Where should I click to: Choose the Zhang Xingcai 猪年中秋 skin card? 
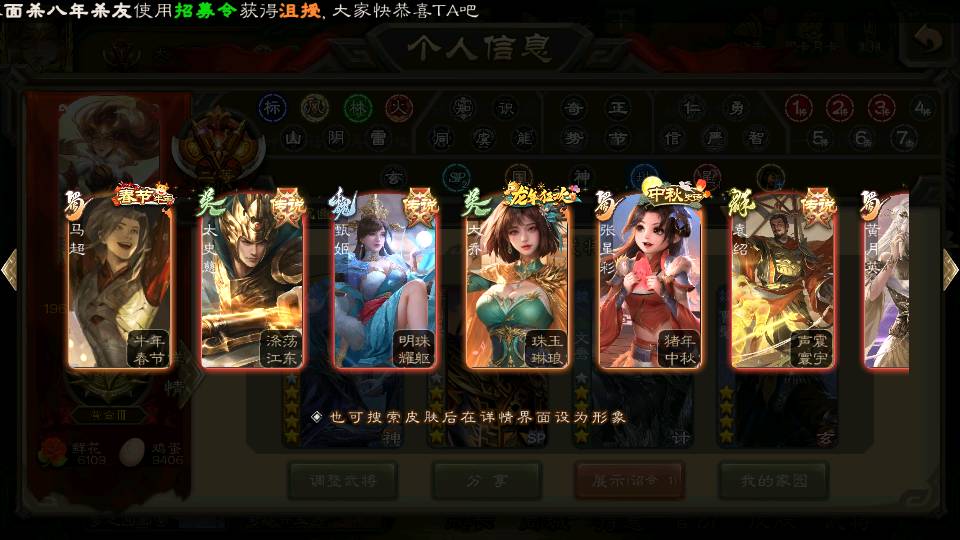point(650,282)
